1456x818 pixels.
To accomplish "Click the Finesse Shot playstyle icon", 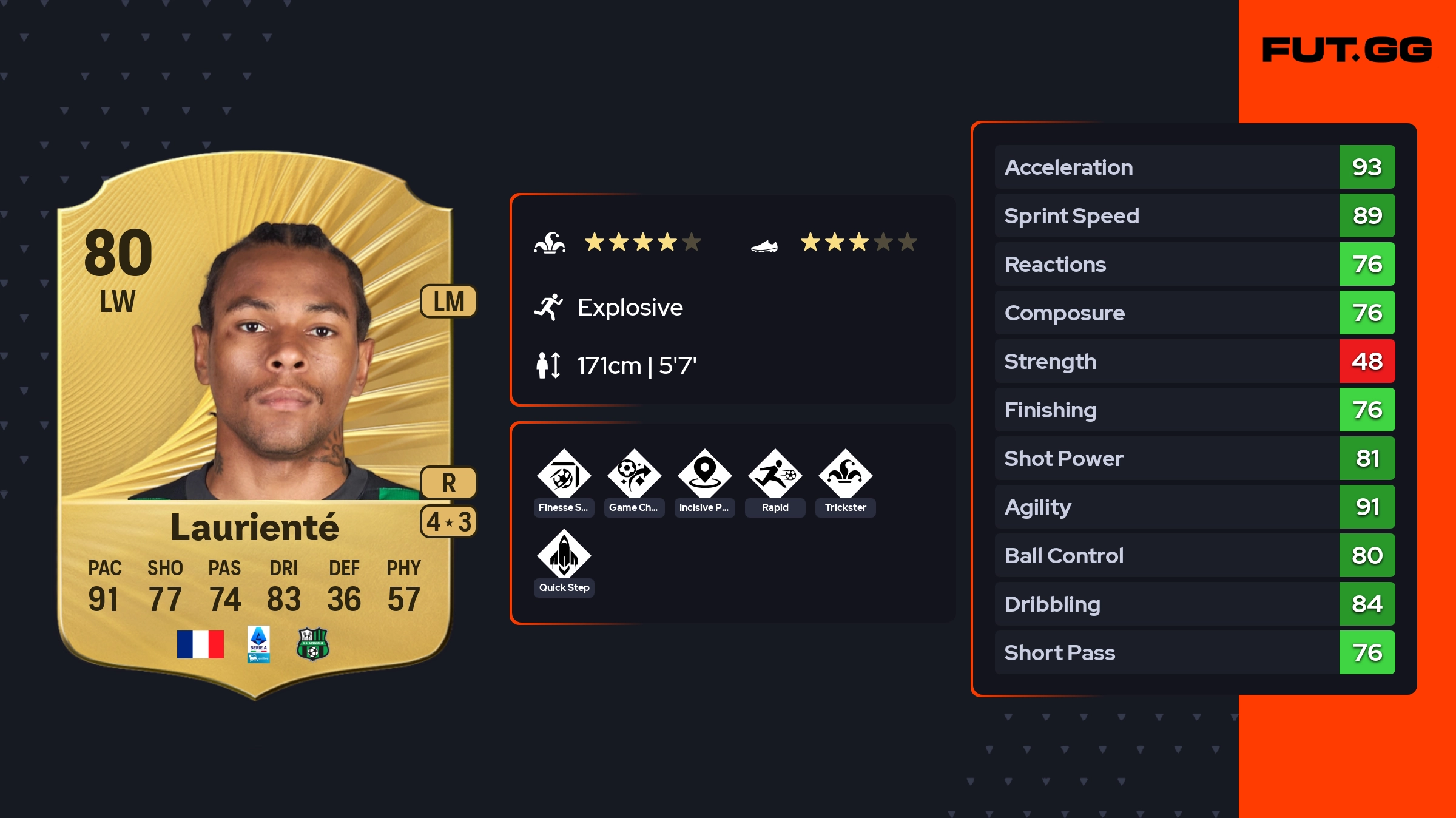I will [564, 475].
